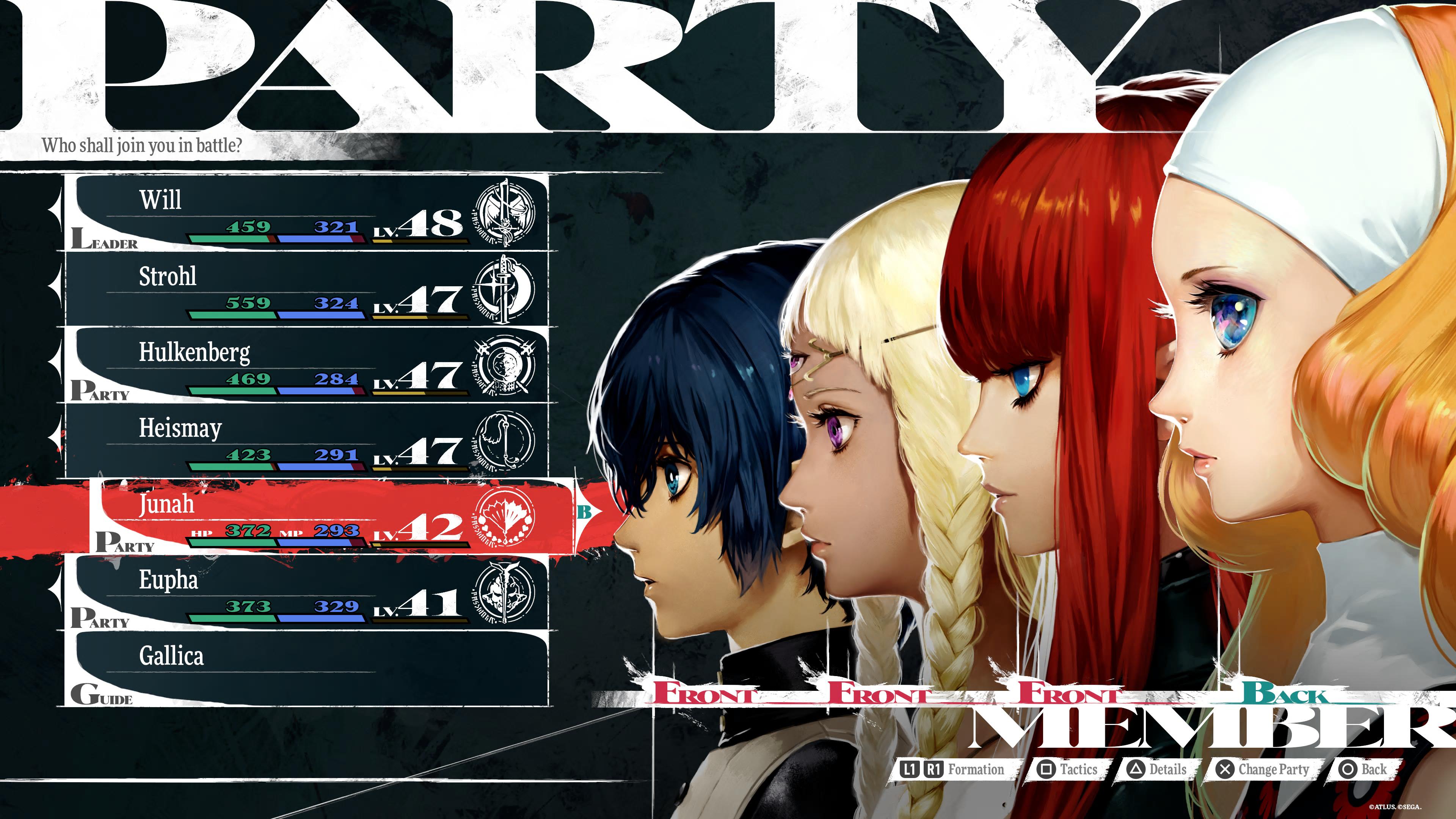Choose the Gallica guide row

point(305,668)
